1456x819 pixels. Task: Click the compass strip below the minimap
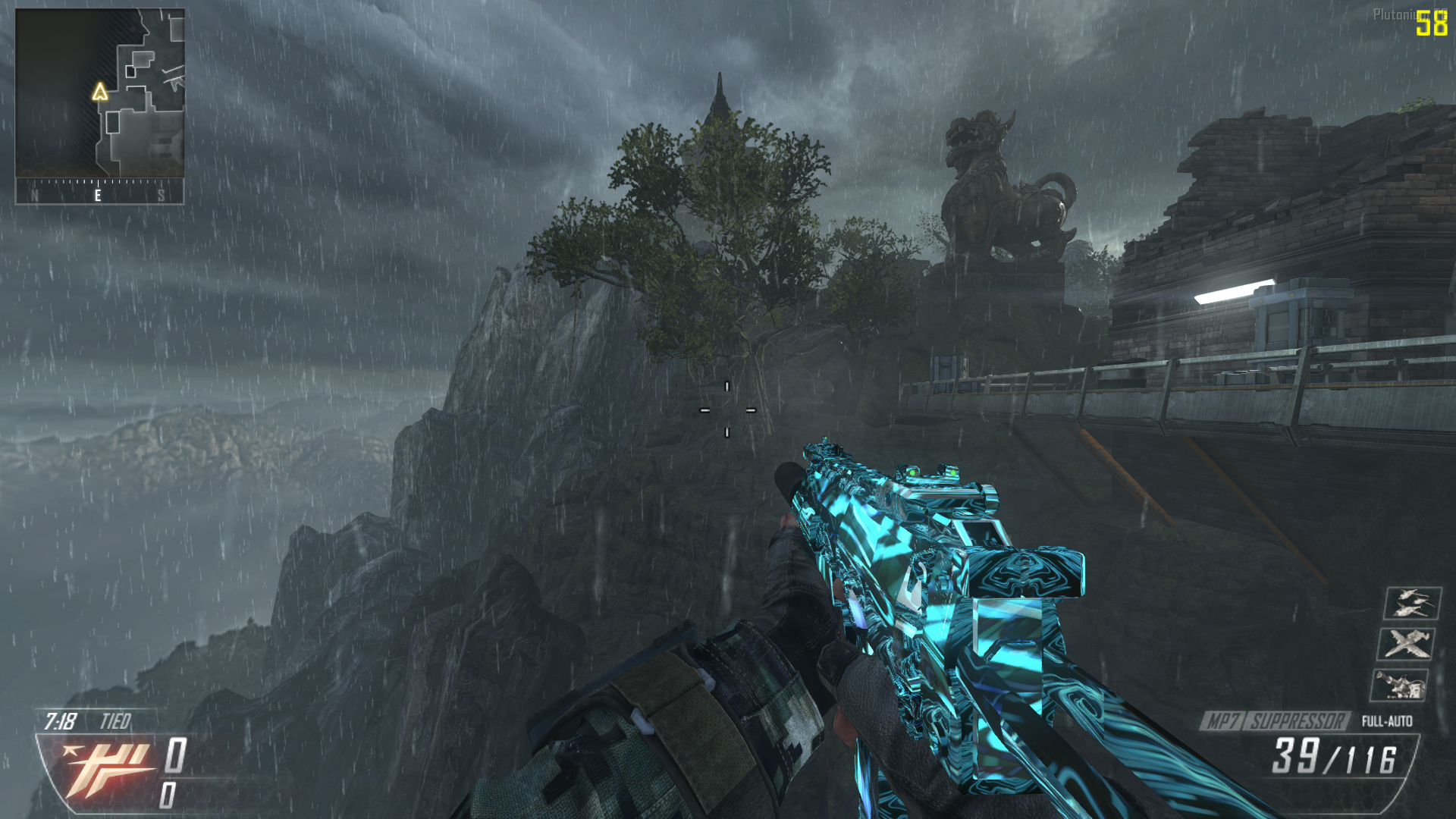pos(100,192)
